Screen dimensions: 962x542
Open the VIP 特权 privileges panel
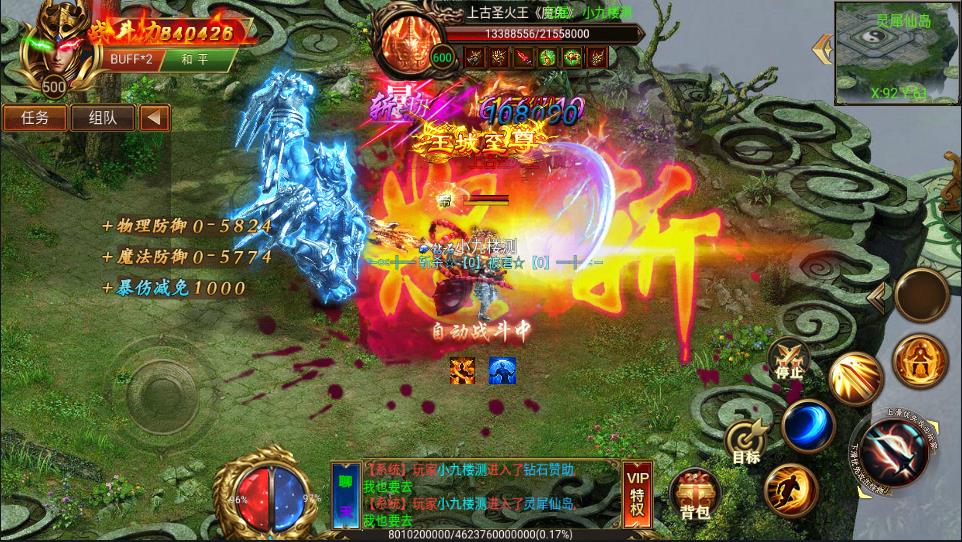637,494
